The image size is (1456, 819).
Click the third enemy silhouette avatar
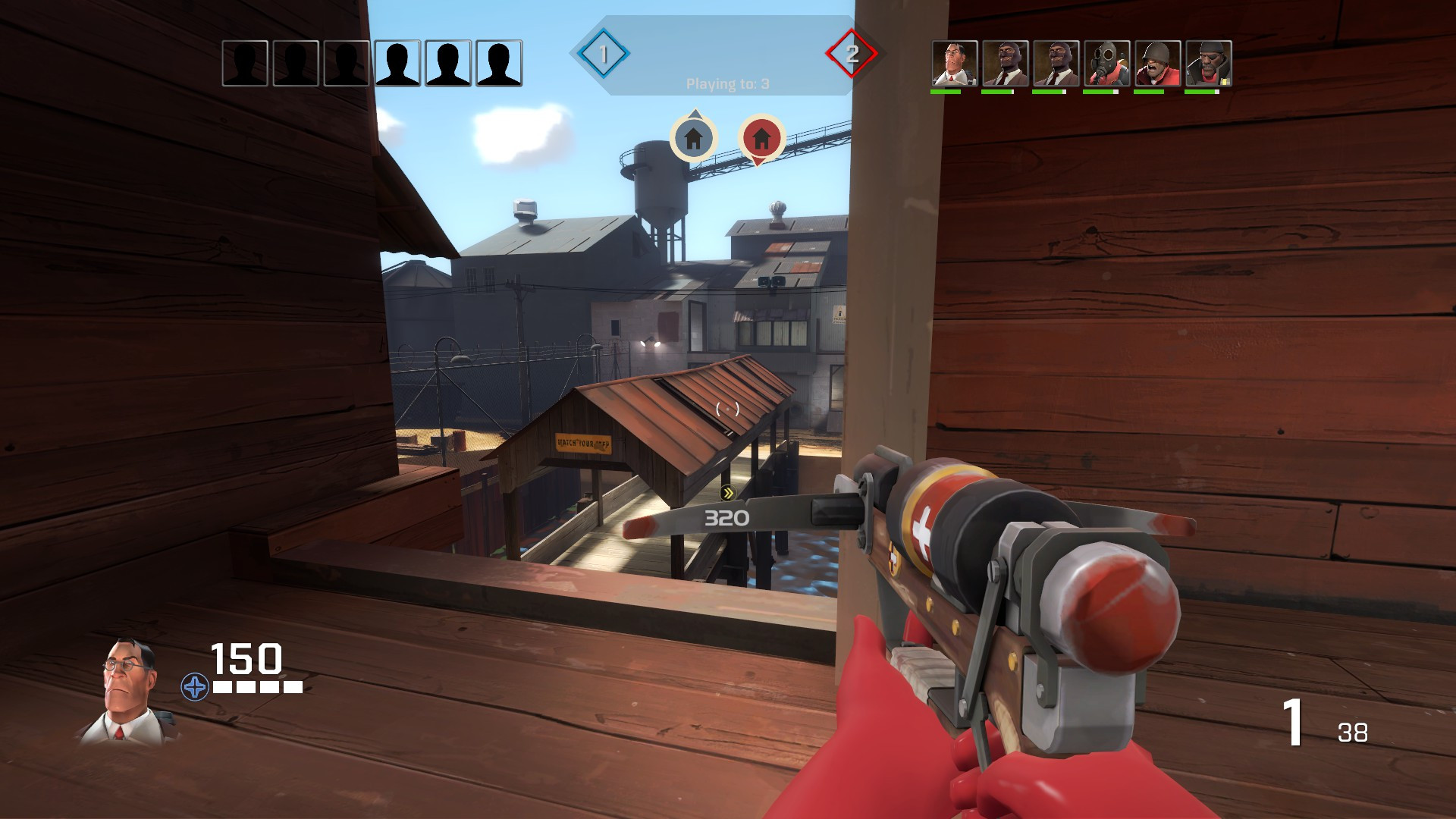click(x=345, y=64)
